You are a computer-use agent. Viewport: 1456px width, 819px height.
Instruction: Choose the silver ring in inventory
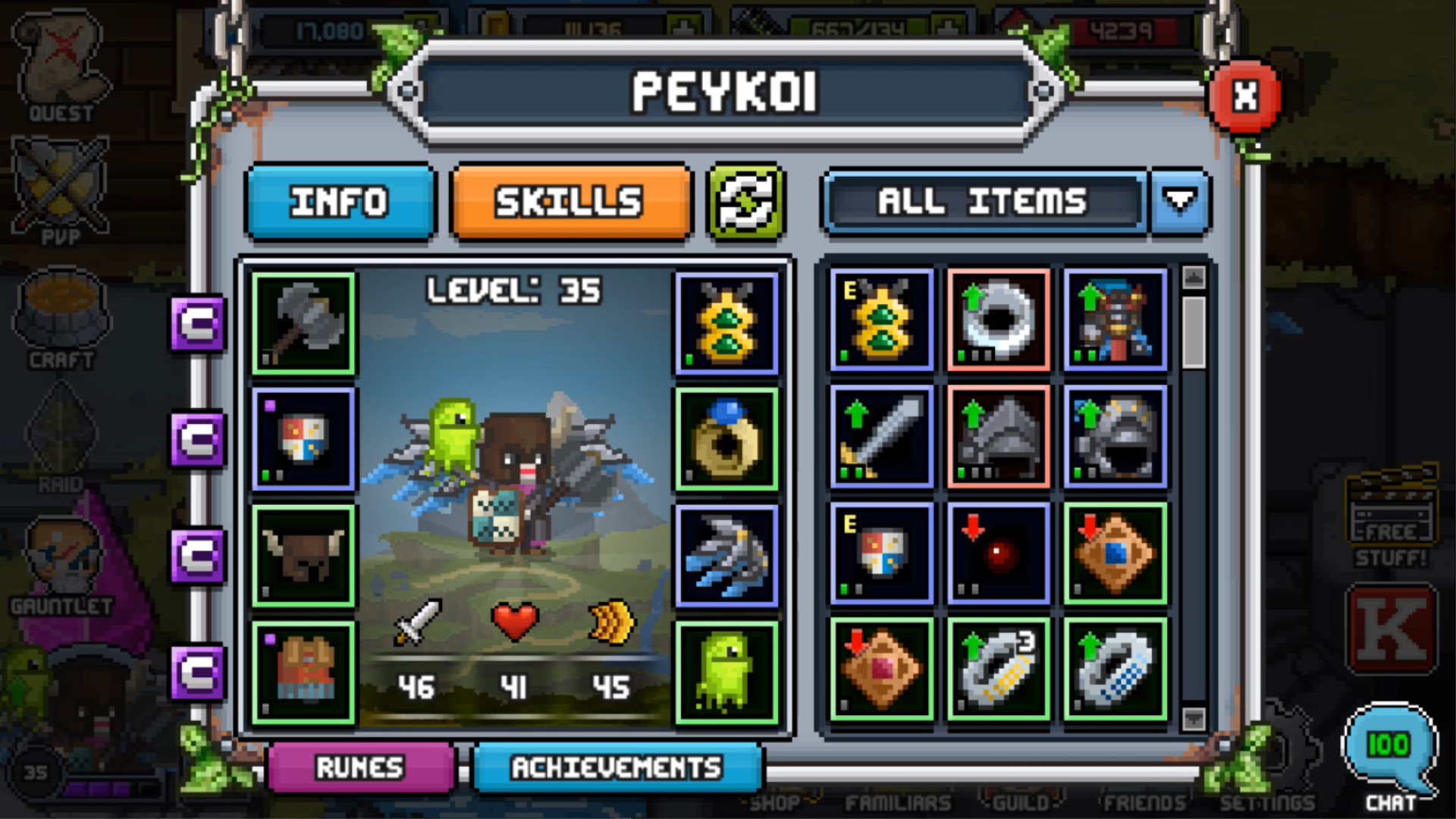[x=998, y=320]
